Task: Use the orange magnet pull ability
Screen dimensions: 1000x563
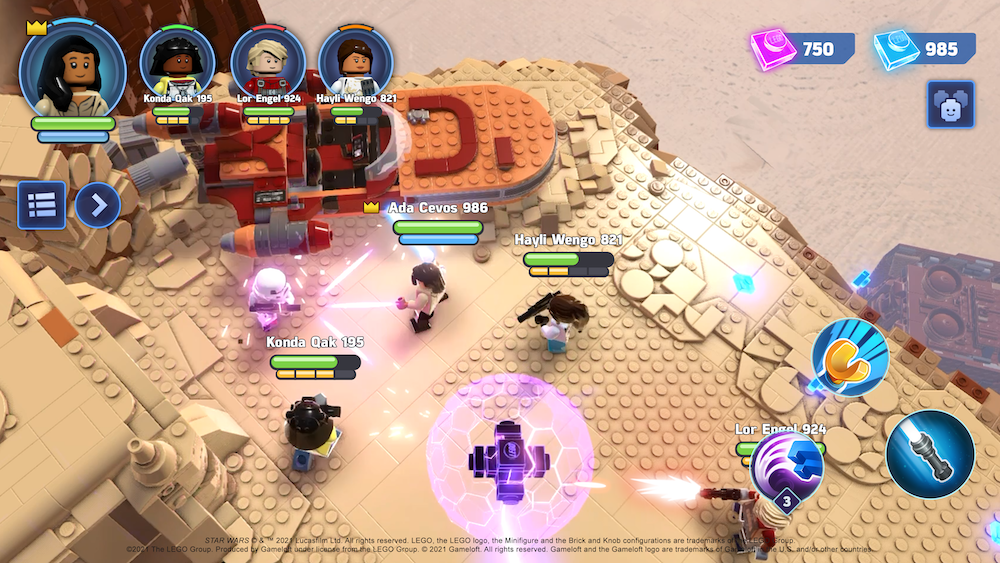Action: (849, 358)
